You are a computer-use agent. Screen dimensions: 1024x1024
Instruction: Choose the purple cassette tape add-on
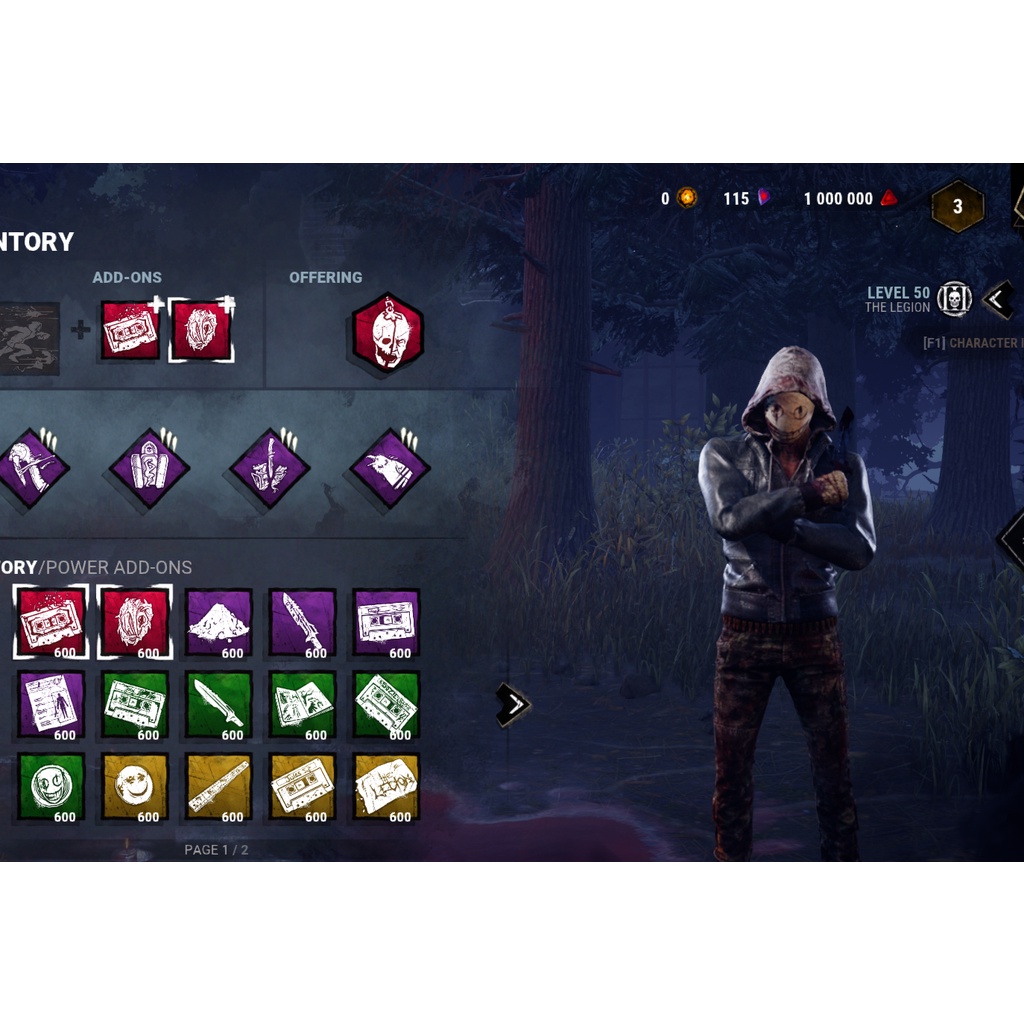click(x=386, y=622)
